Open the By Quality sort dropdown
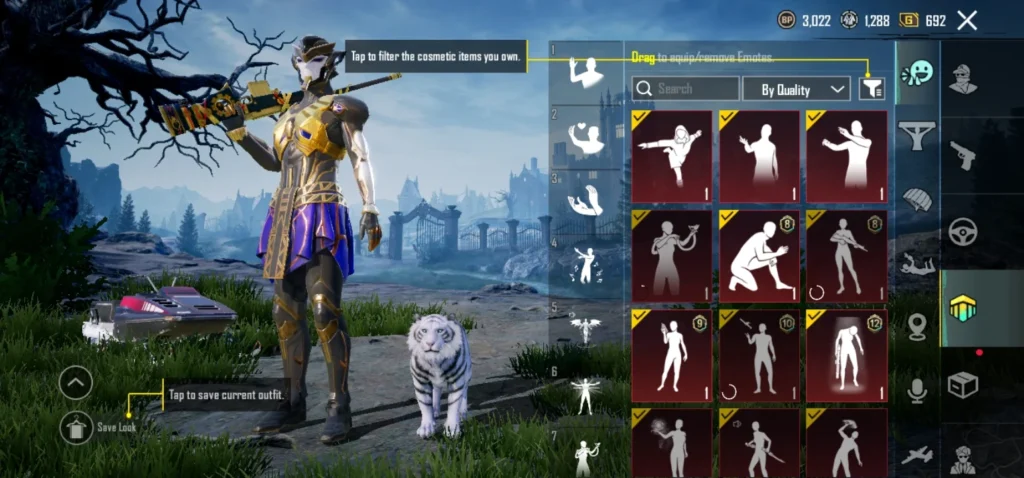Screen dimensions: 1024x478 pyautogui.click(x=796, y=89)
